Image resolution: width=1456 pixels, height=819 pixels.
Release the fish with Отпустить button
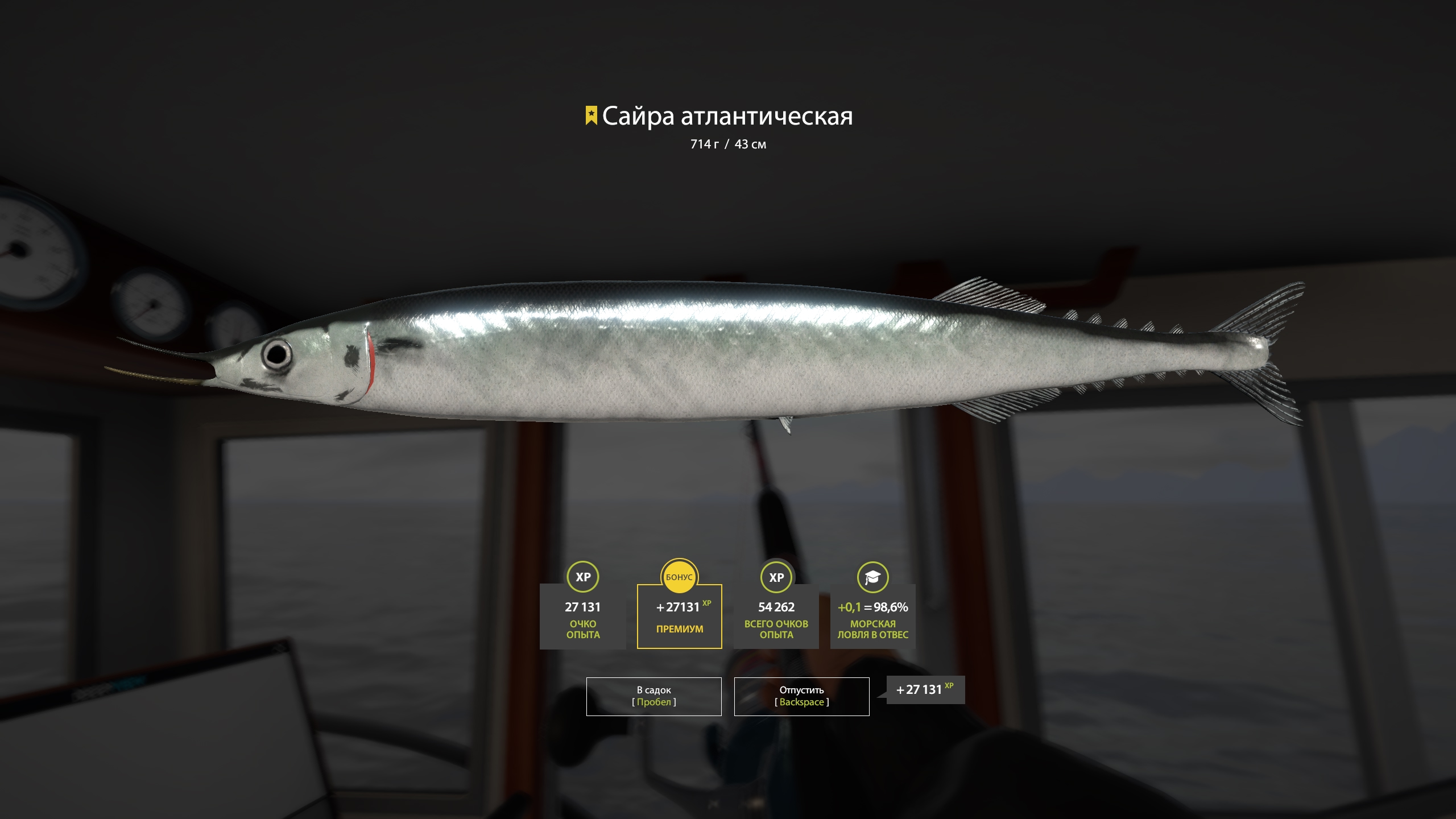click(801, 696)
